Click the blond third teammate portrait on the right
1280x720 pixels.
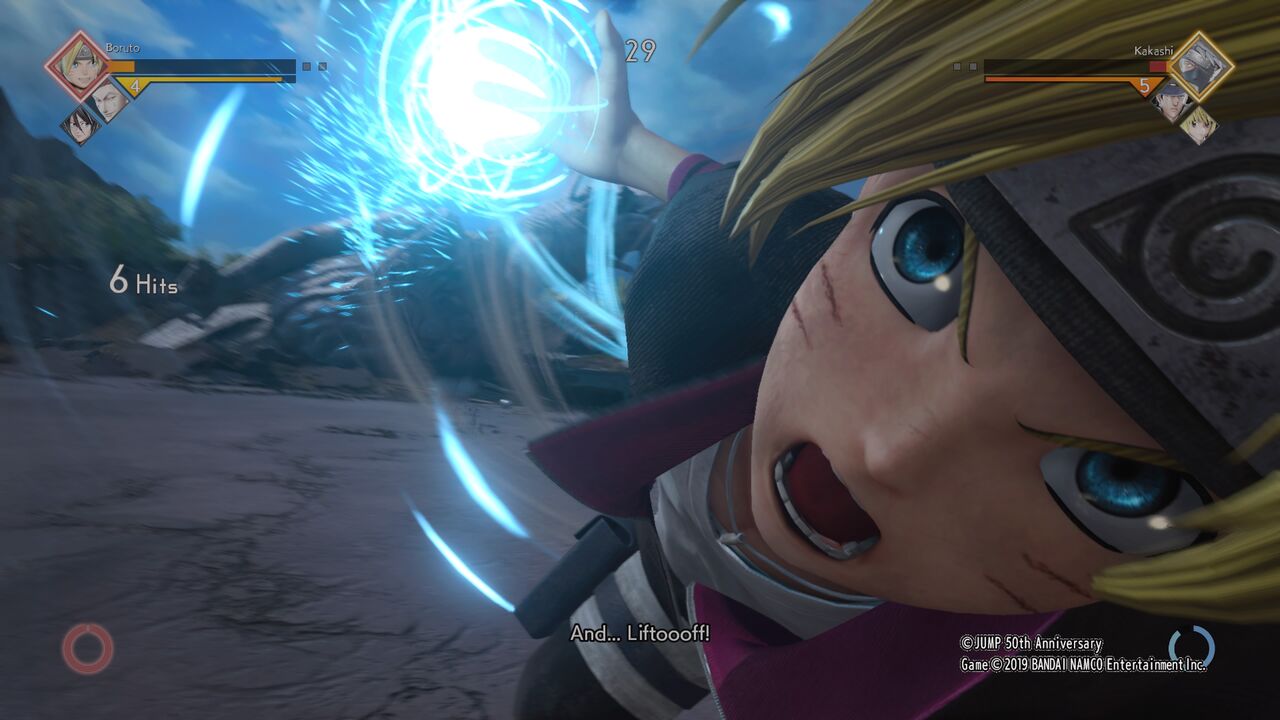tap(1198, 125)
